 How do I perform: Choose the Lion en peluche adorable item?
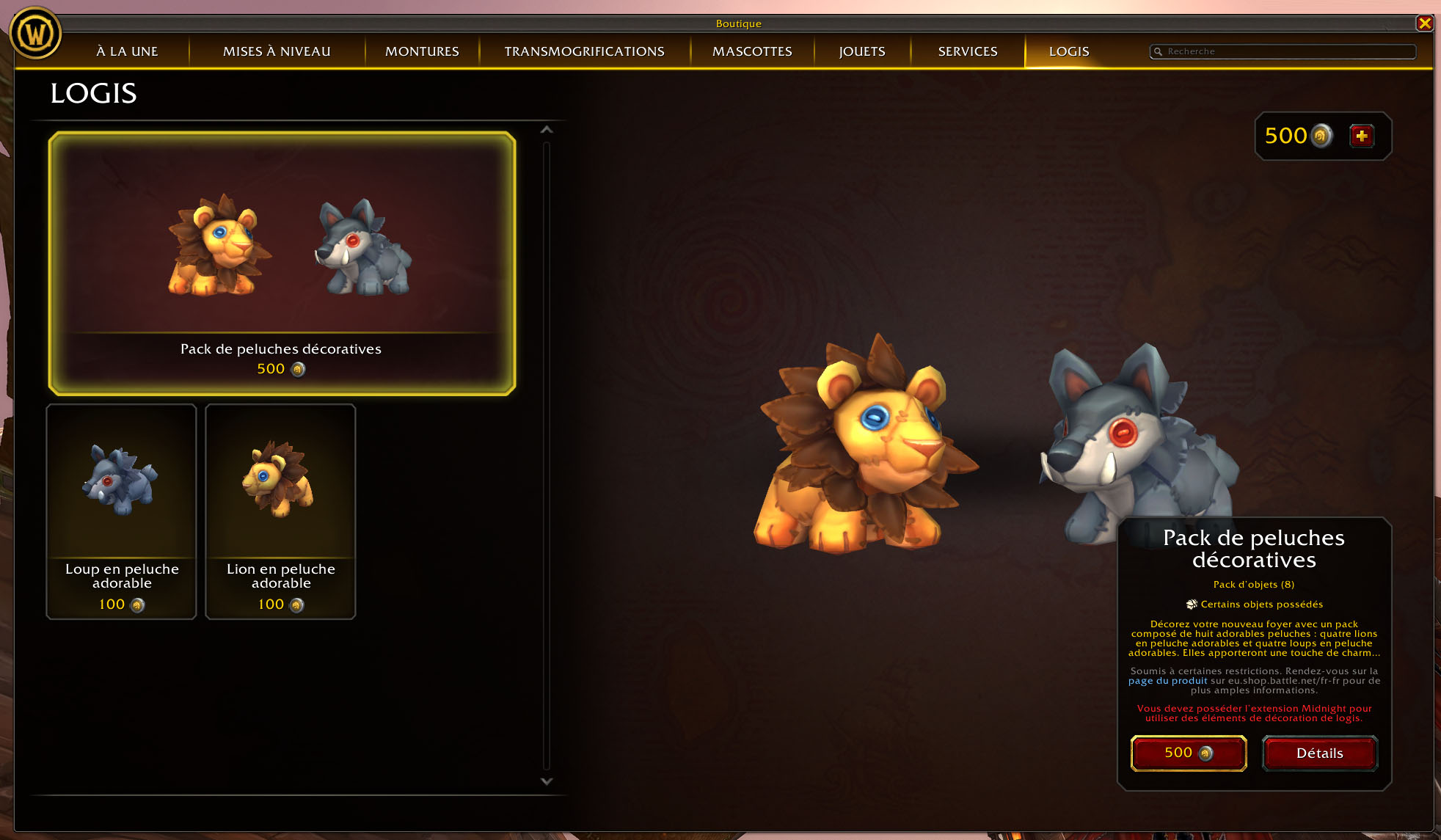click(x=281, y=511)
